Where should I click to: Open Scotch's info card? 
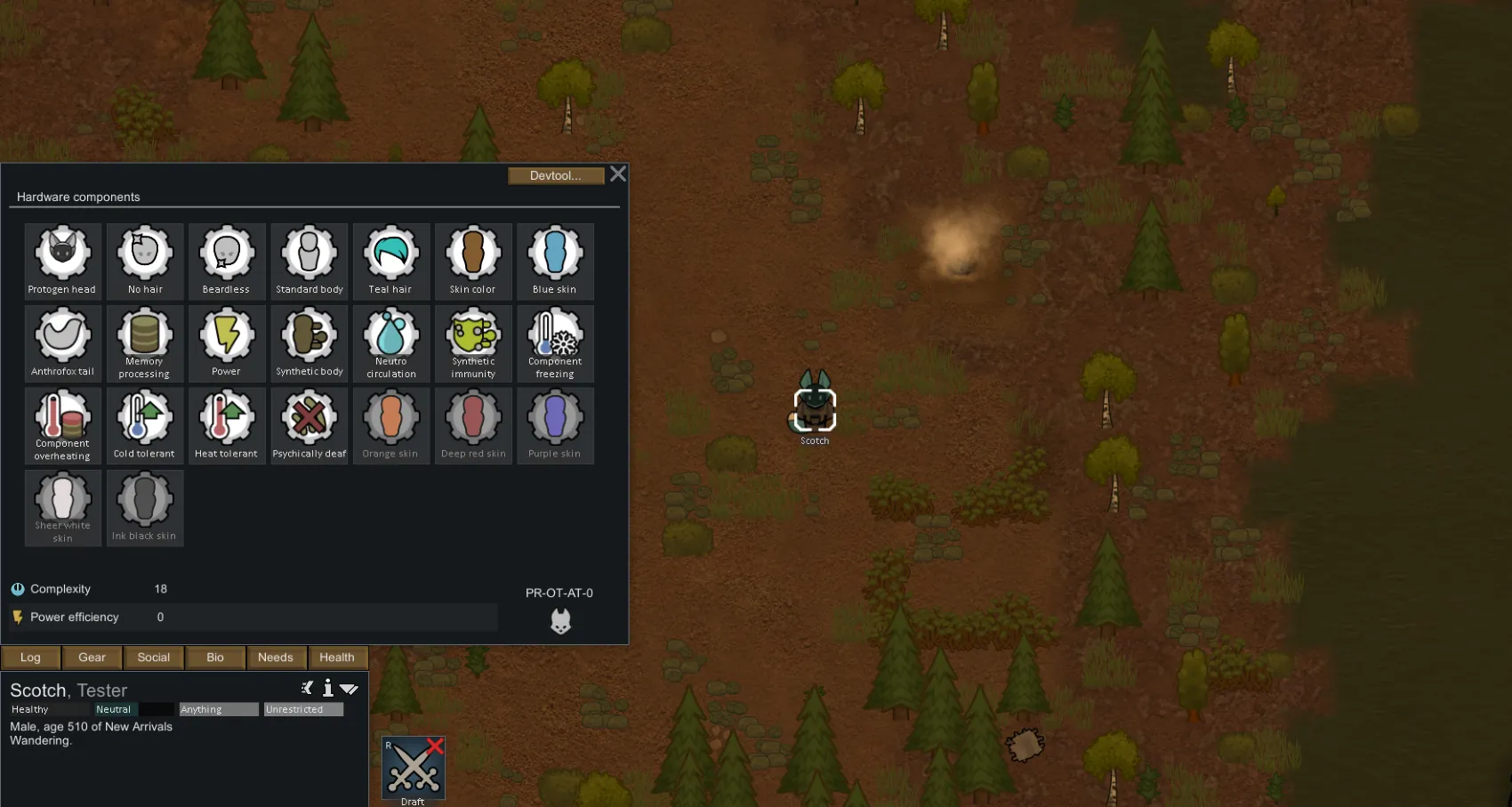[328, 688]
